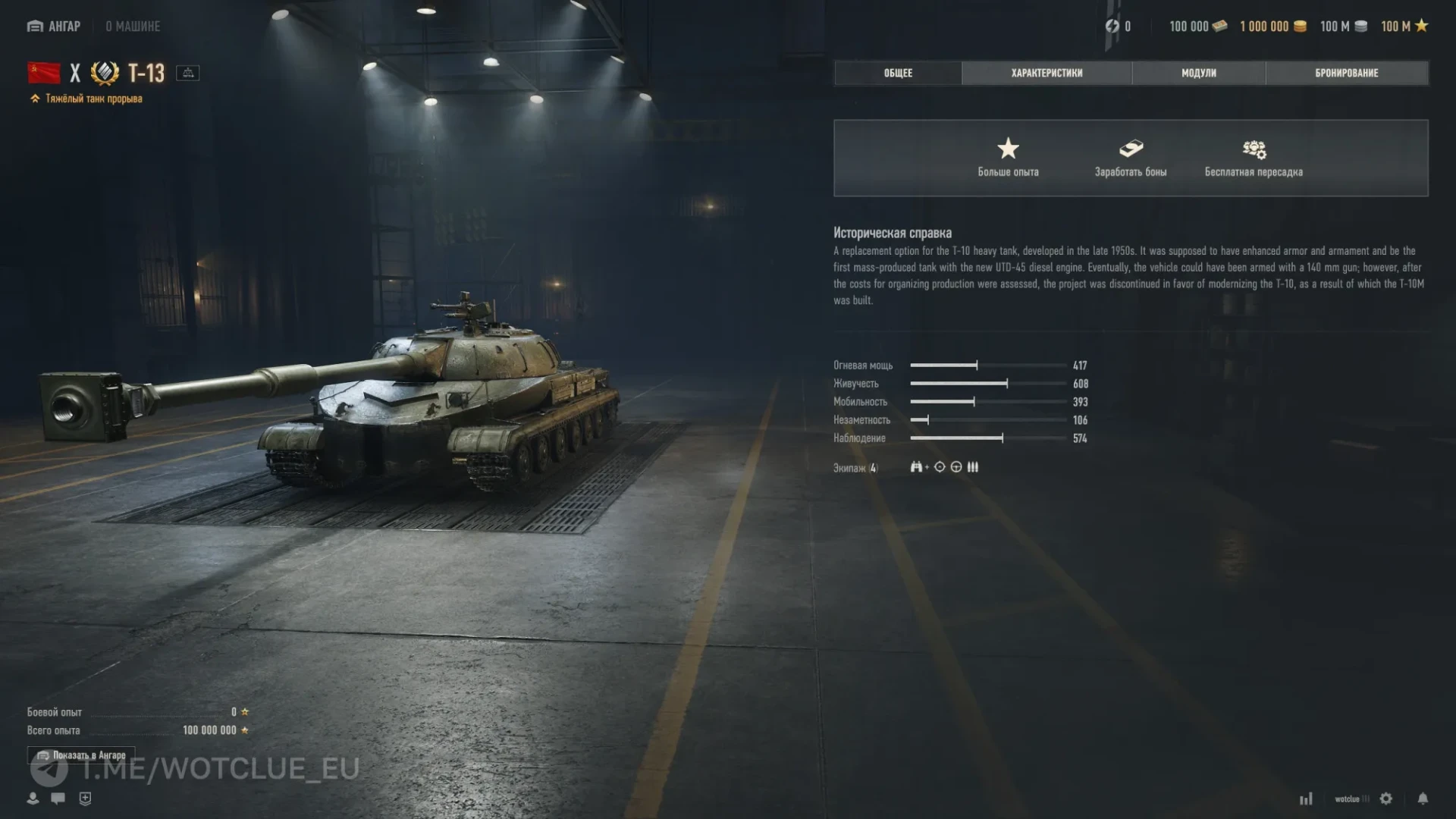Screen dimensions: 1456x819
Task: Click the shield with plus icon
Action: (85, 799)
